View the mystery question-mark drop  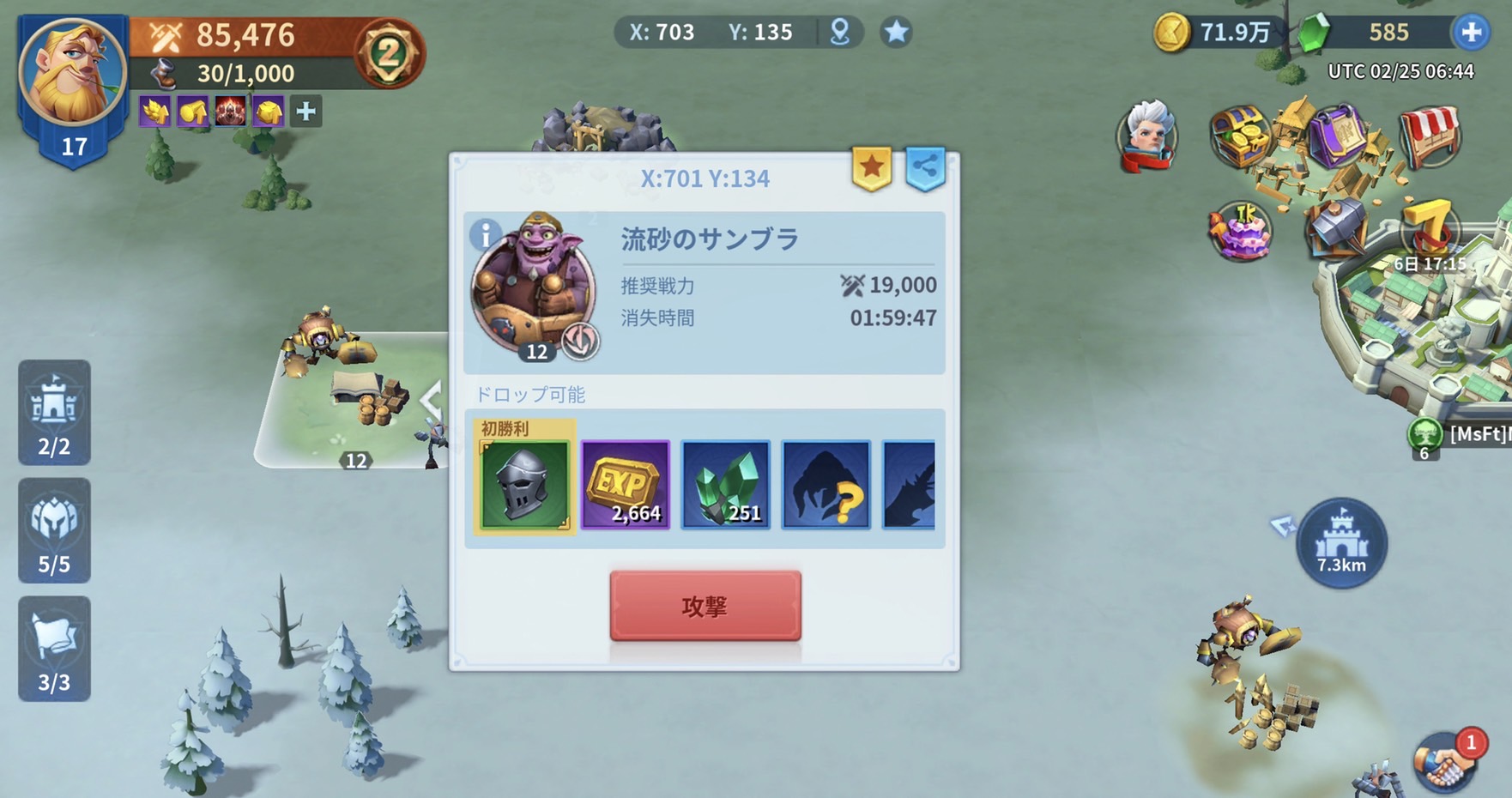tap(826, 485)
